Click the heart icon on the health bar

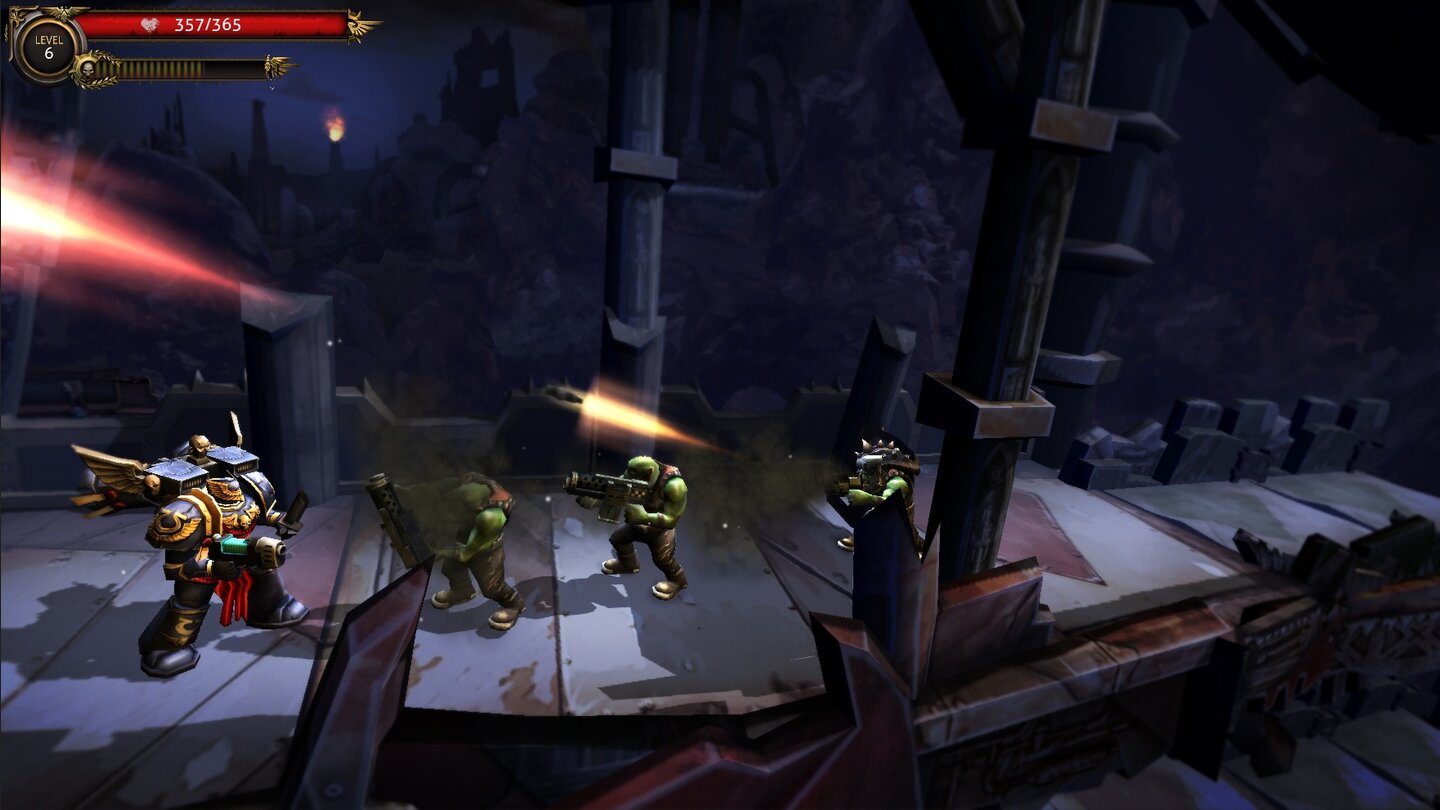tap(150, 24)
